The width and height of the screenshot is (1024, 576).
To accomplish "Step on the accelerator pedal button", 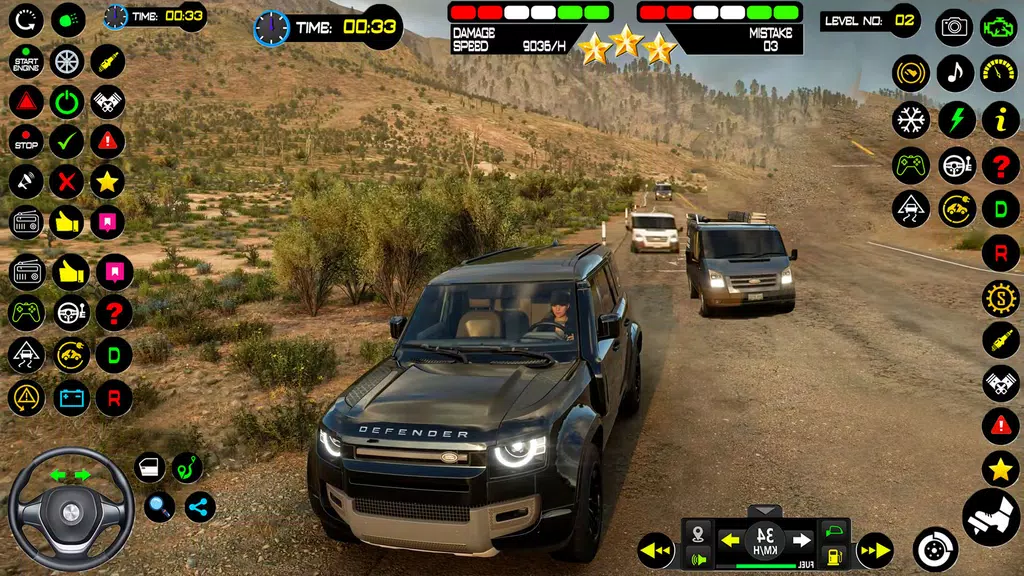I will (x=990, y=516).
